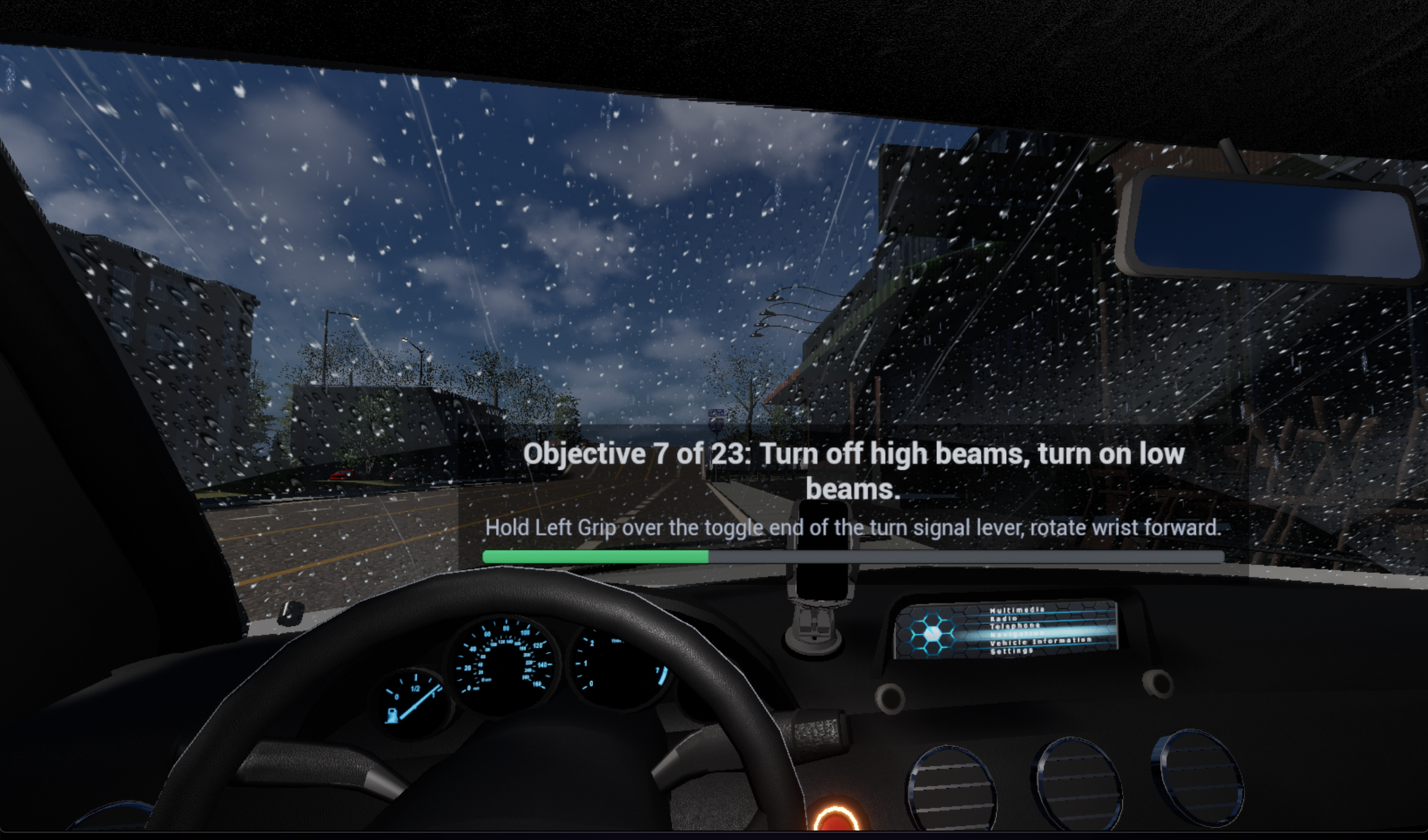Select the Radio menu entry

click(1003, 619)
